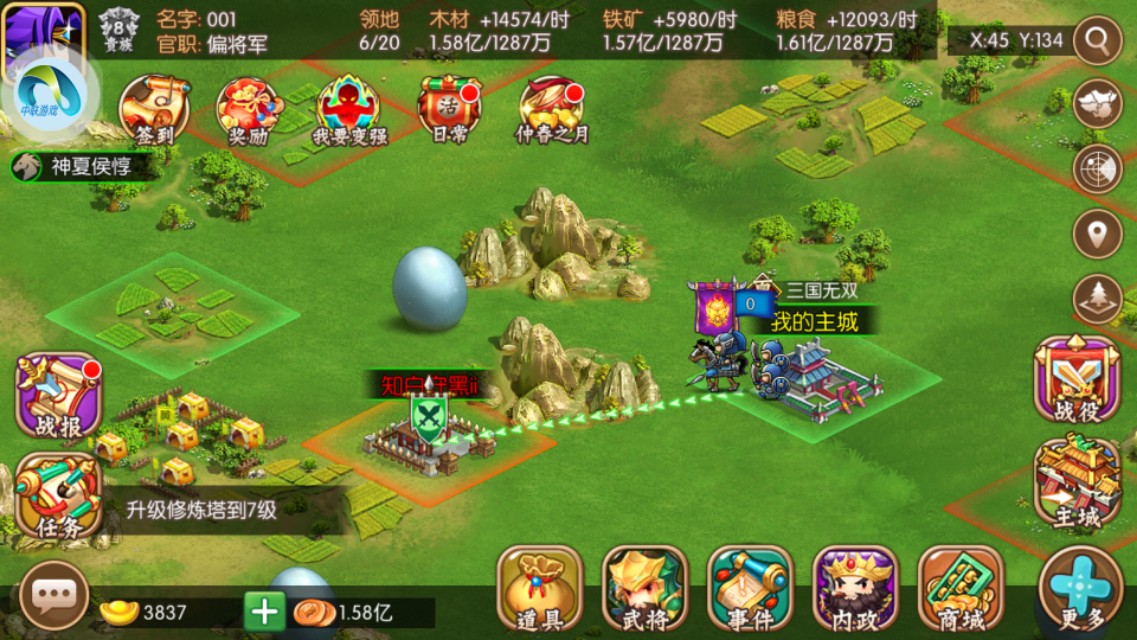This screenshot has height=640, width=1137.
Task: Open the chat bubble button
Action: (x=54, y=597)
